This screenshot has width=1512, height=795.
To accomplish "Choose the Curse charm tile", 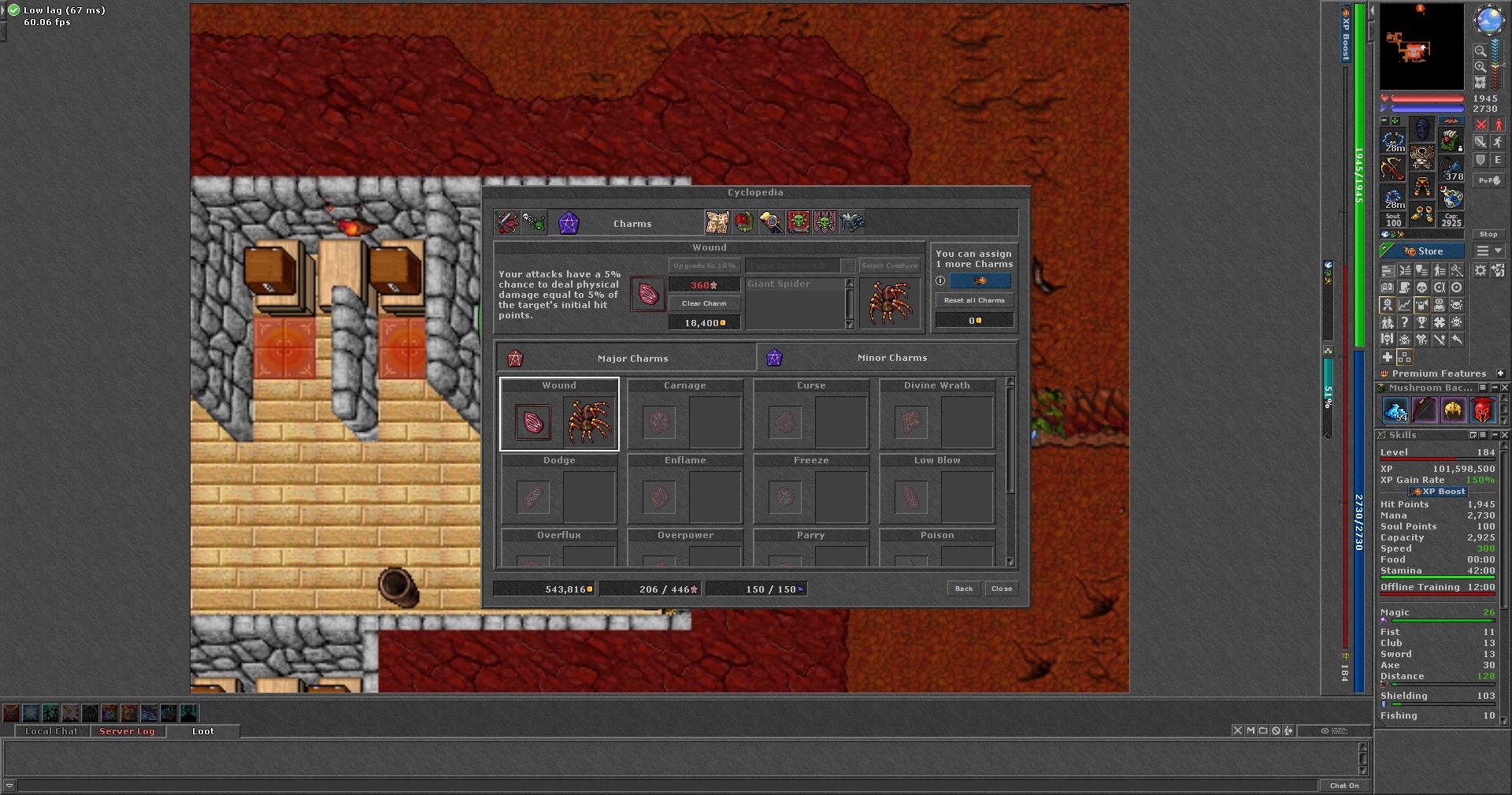I will [811, 414].
